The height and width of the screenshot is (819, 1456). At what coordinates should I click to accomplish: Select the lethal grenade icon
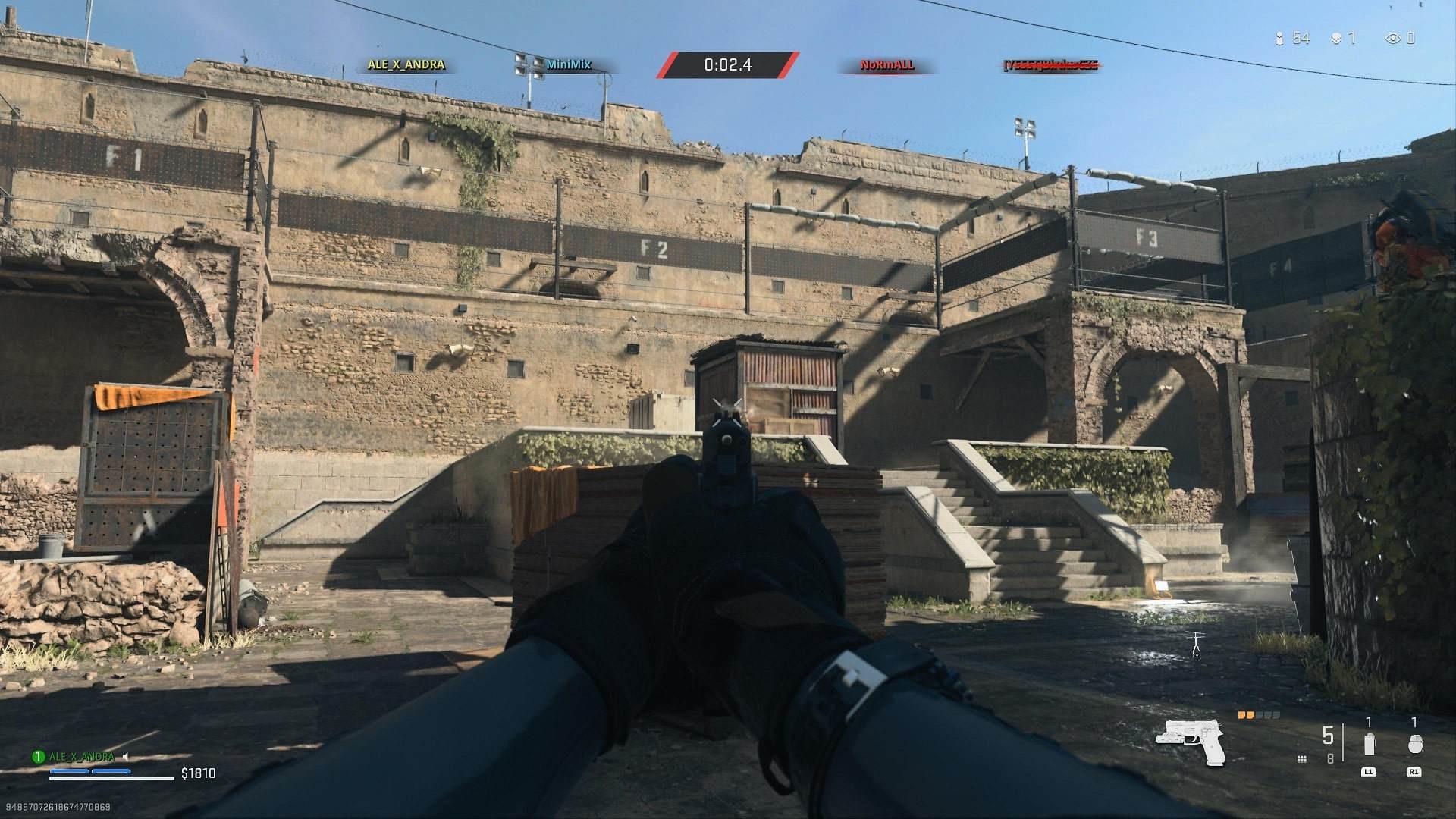pyautogui.click(x=1414, y=745)
